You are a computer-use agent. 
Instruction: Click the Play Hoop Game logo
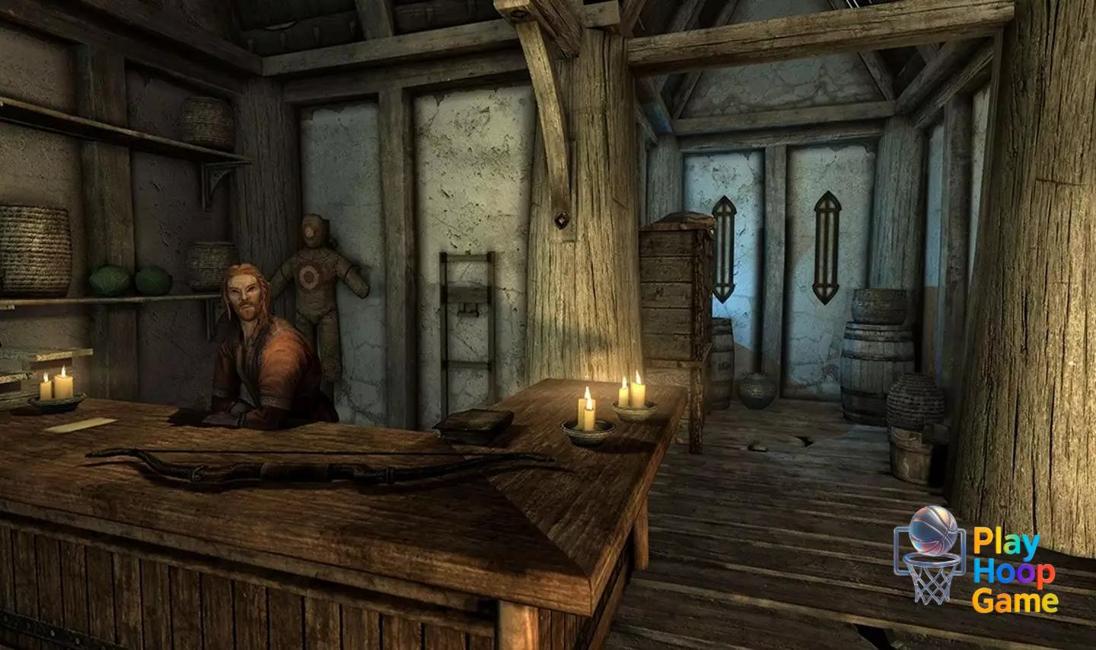coord(975,556)
